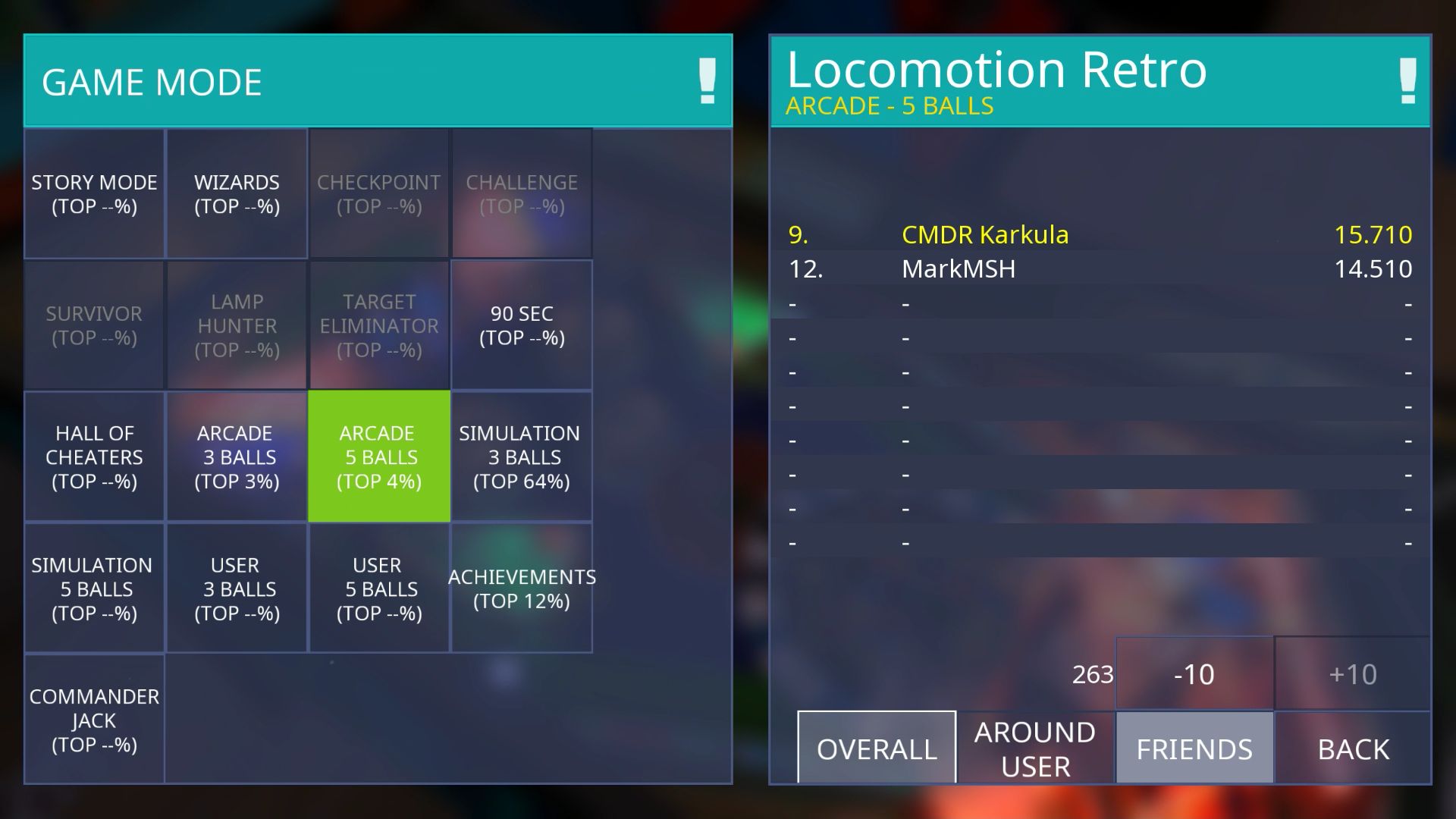Click the exclamation icon in Game Mode header

(x=707, y=81)
